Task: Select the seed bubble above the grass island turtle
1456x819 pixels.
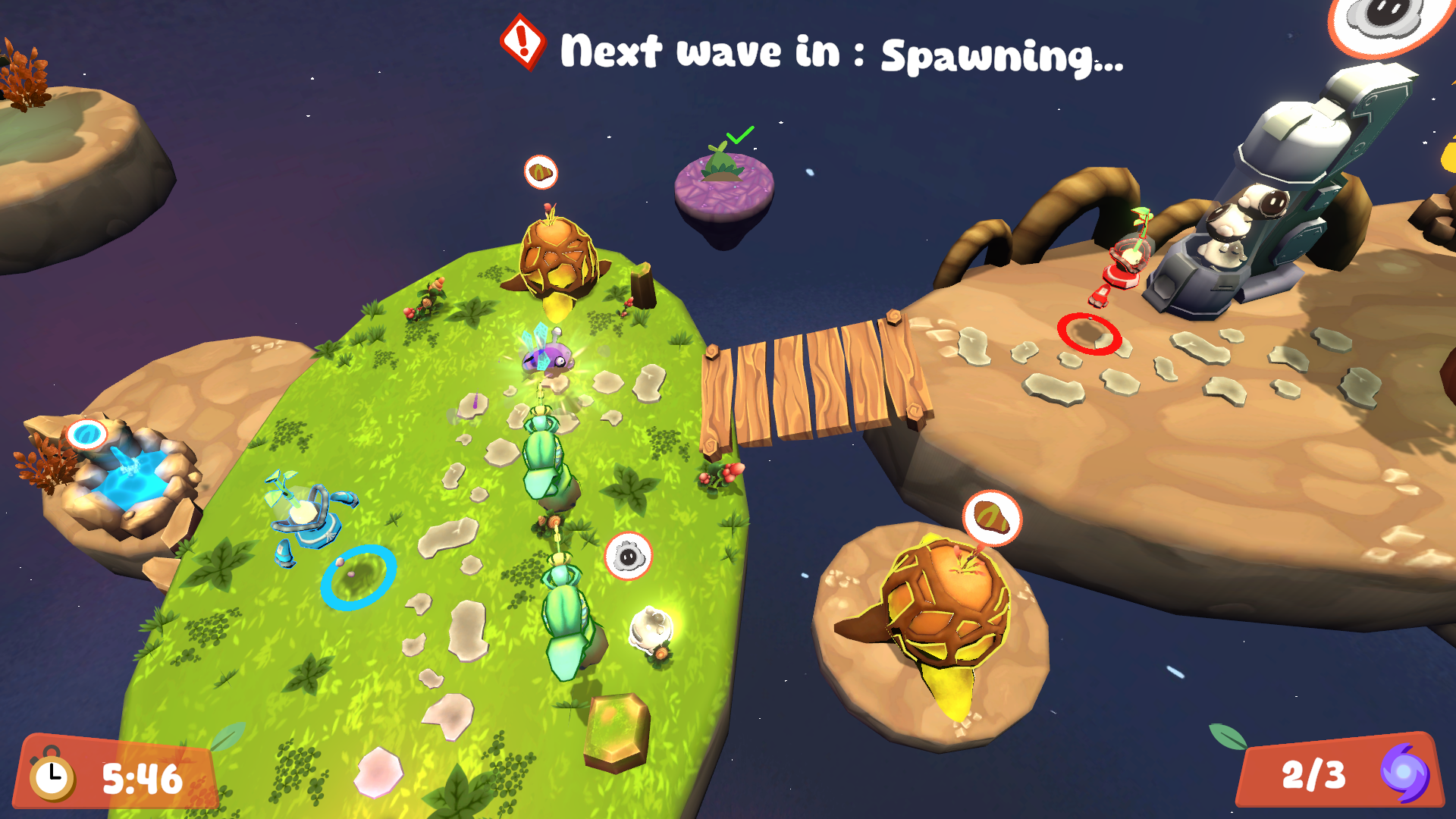Action: (x=541, y=173)
